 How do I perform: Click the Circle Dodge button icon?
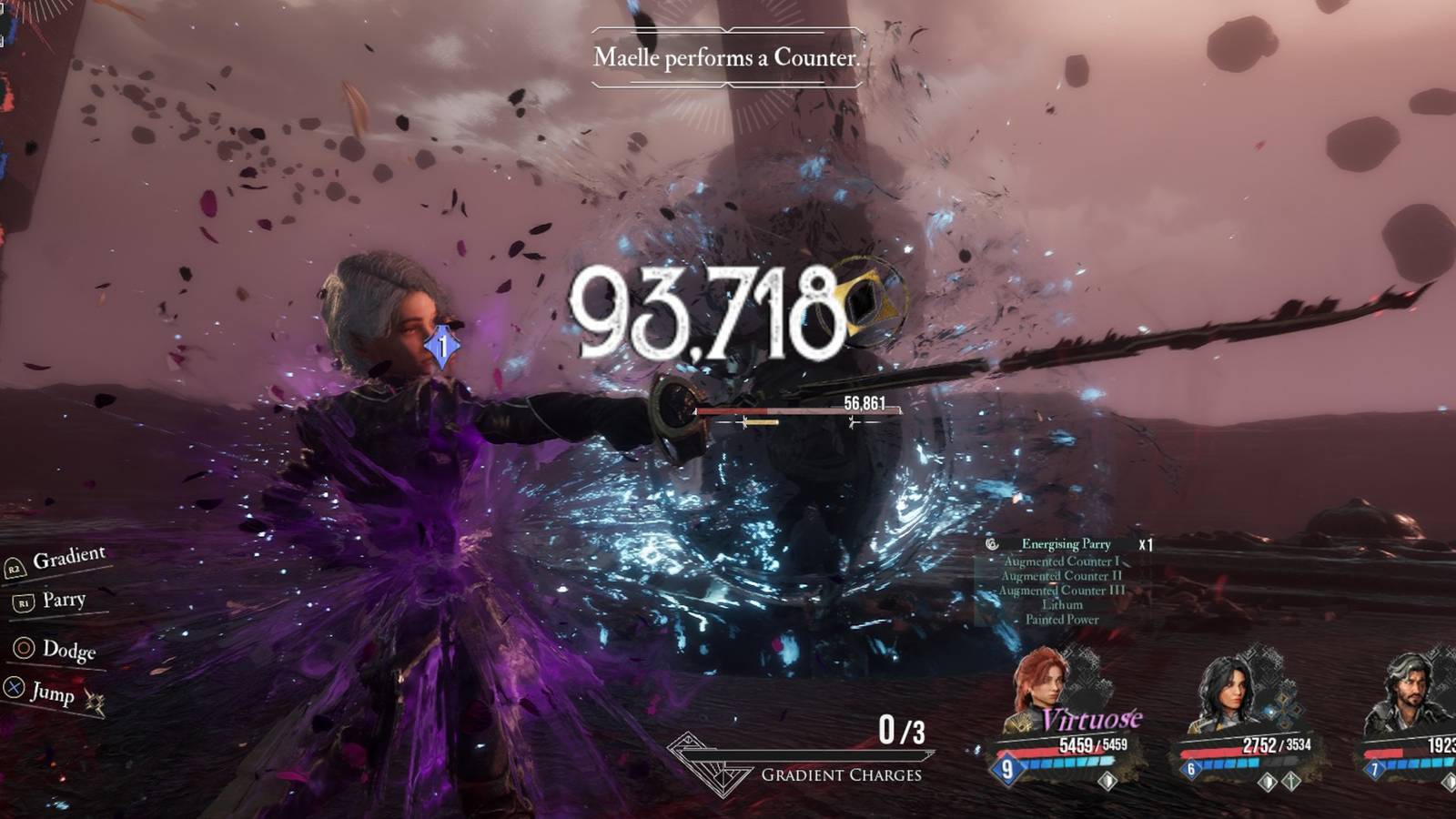click(23, 648)
